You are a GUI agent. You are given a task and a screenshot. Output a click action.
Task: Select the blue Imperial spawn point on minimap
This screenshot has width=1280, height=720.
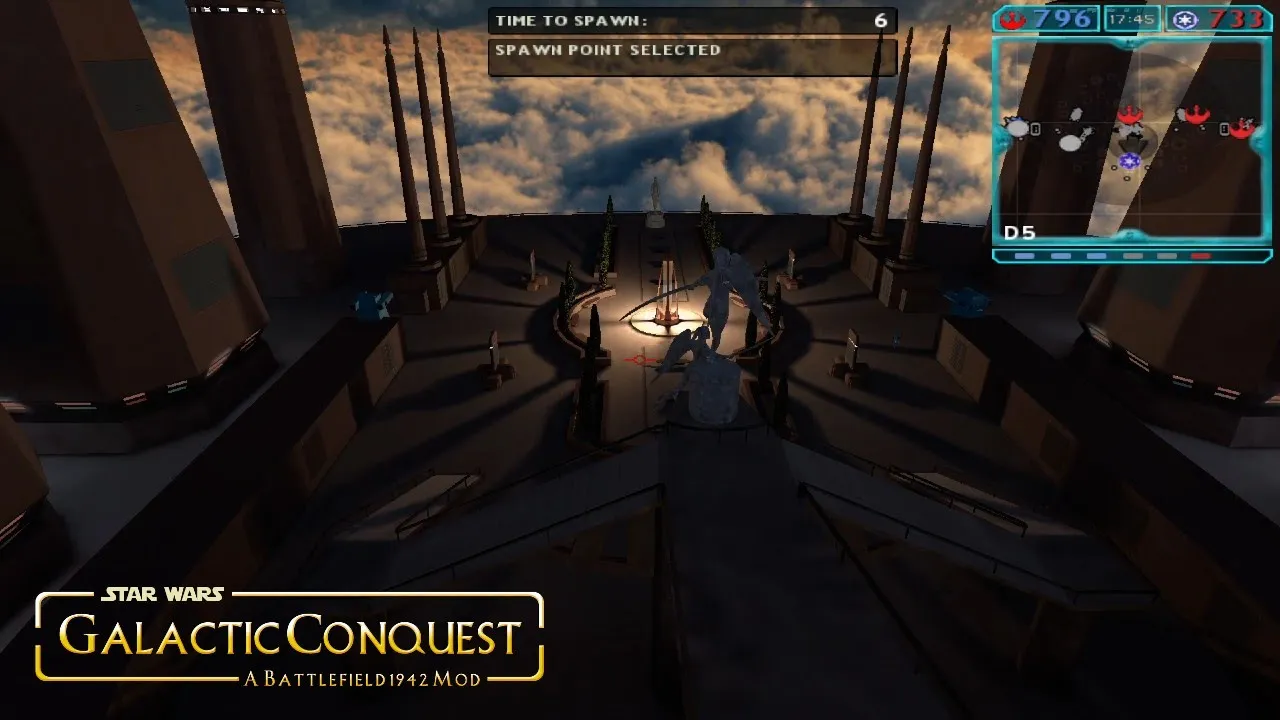point(1130,160)
